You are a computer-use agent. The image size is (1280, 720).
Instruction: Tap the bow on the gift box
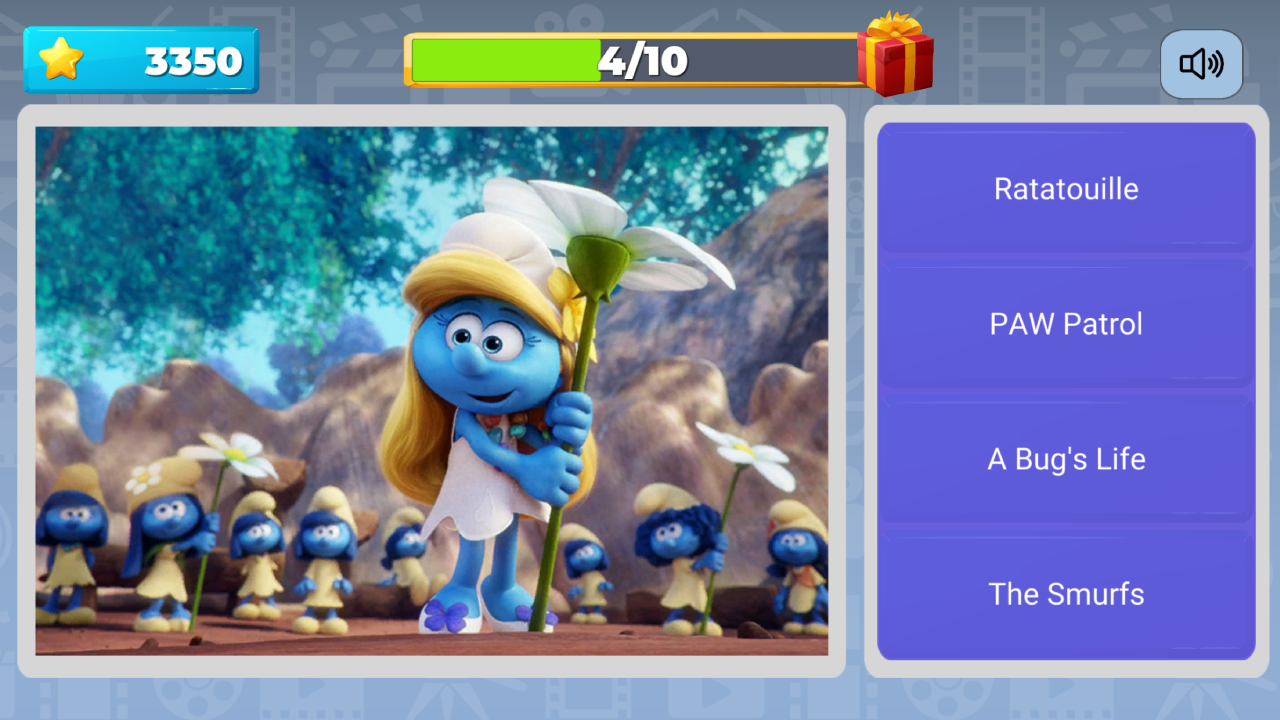(x=893, y=25)
